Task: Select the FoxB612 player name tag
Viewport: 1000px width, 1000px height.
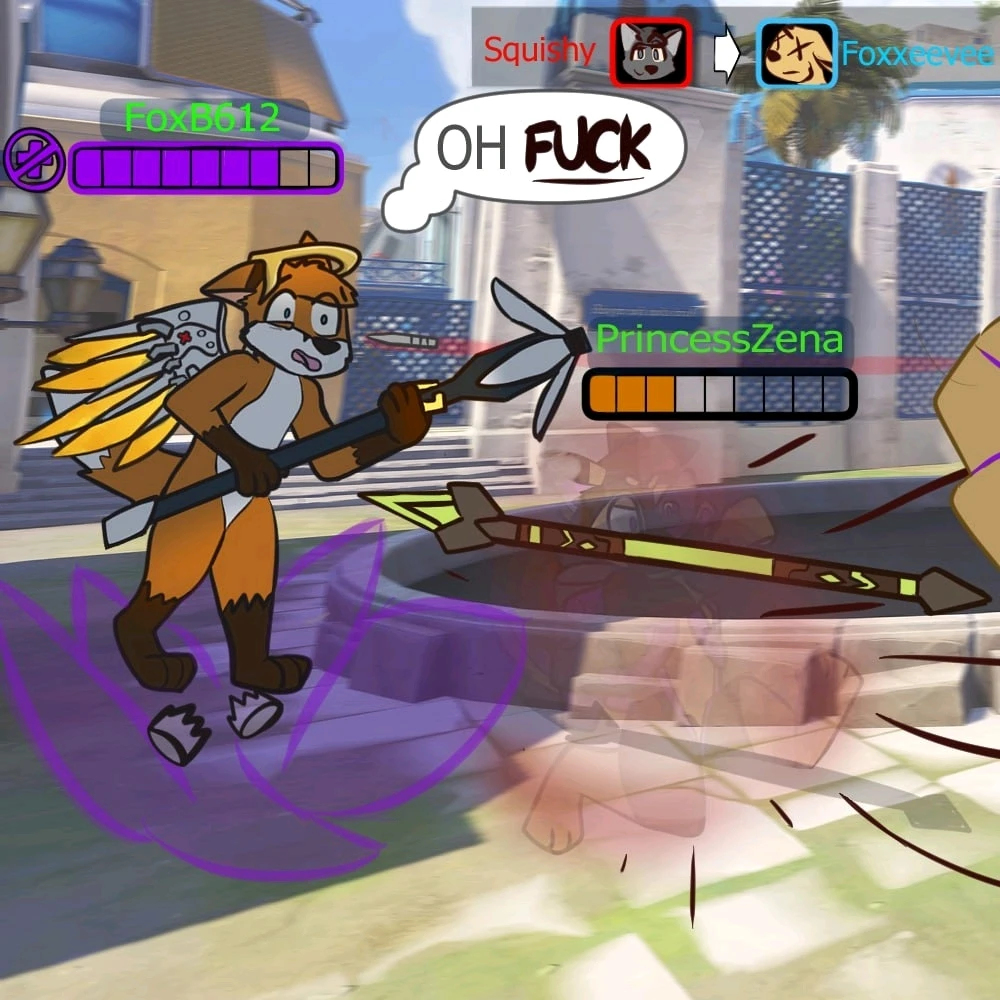Action: [202, 118]
